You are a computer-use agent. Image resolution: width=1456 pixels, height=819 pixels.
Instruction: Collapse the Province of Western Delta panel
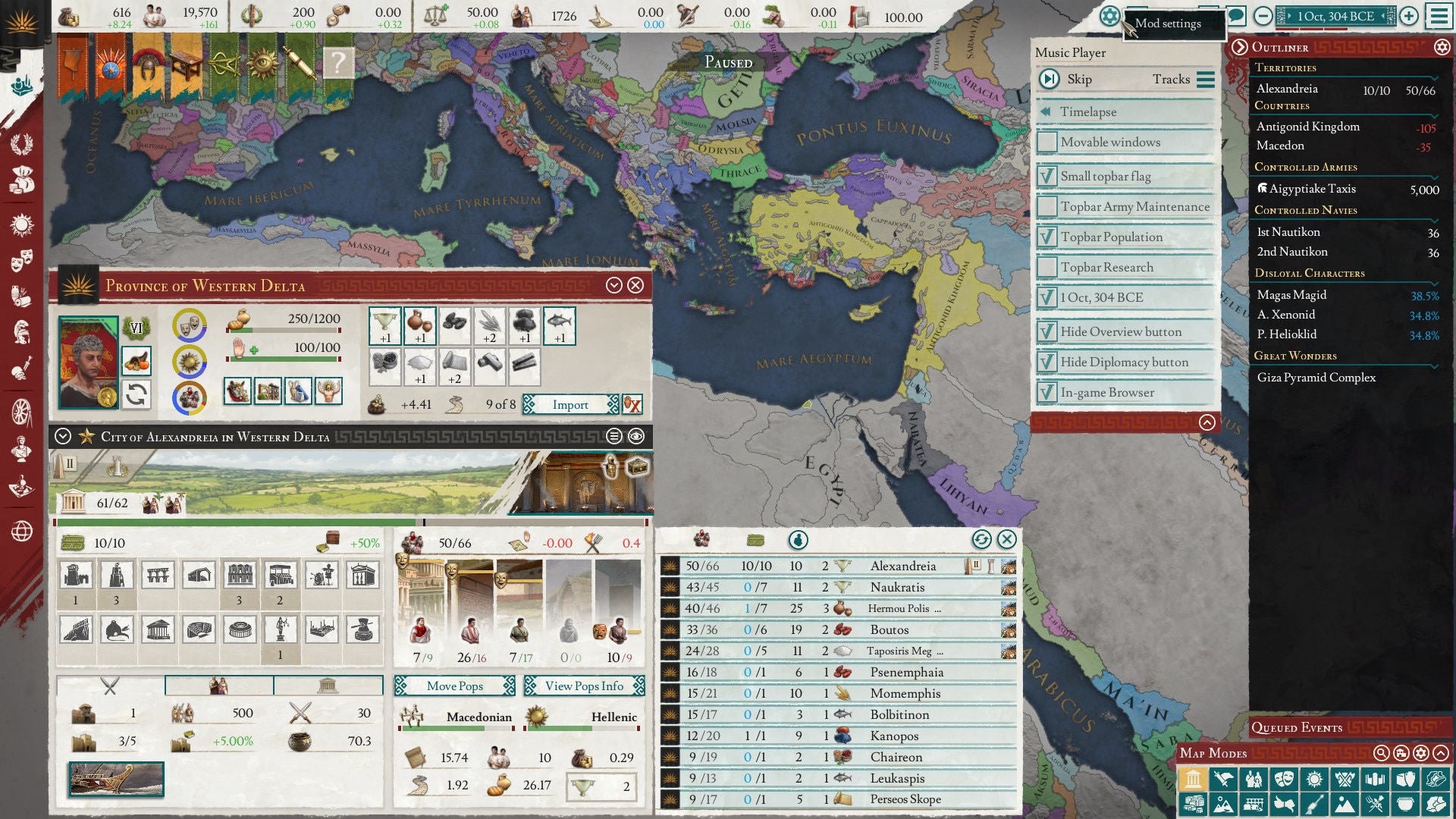(x=616, y=285)
